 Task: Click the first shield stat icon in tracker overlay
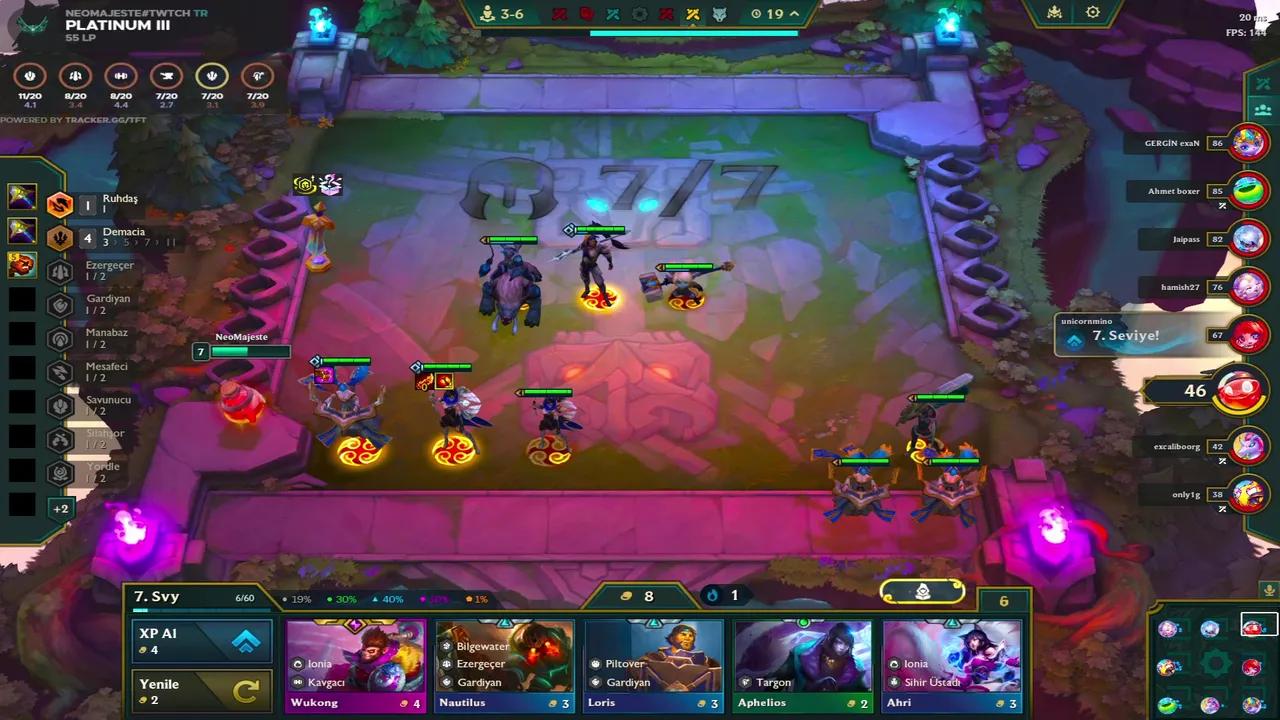click(29, 75)
